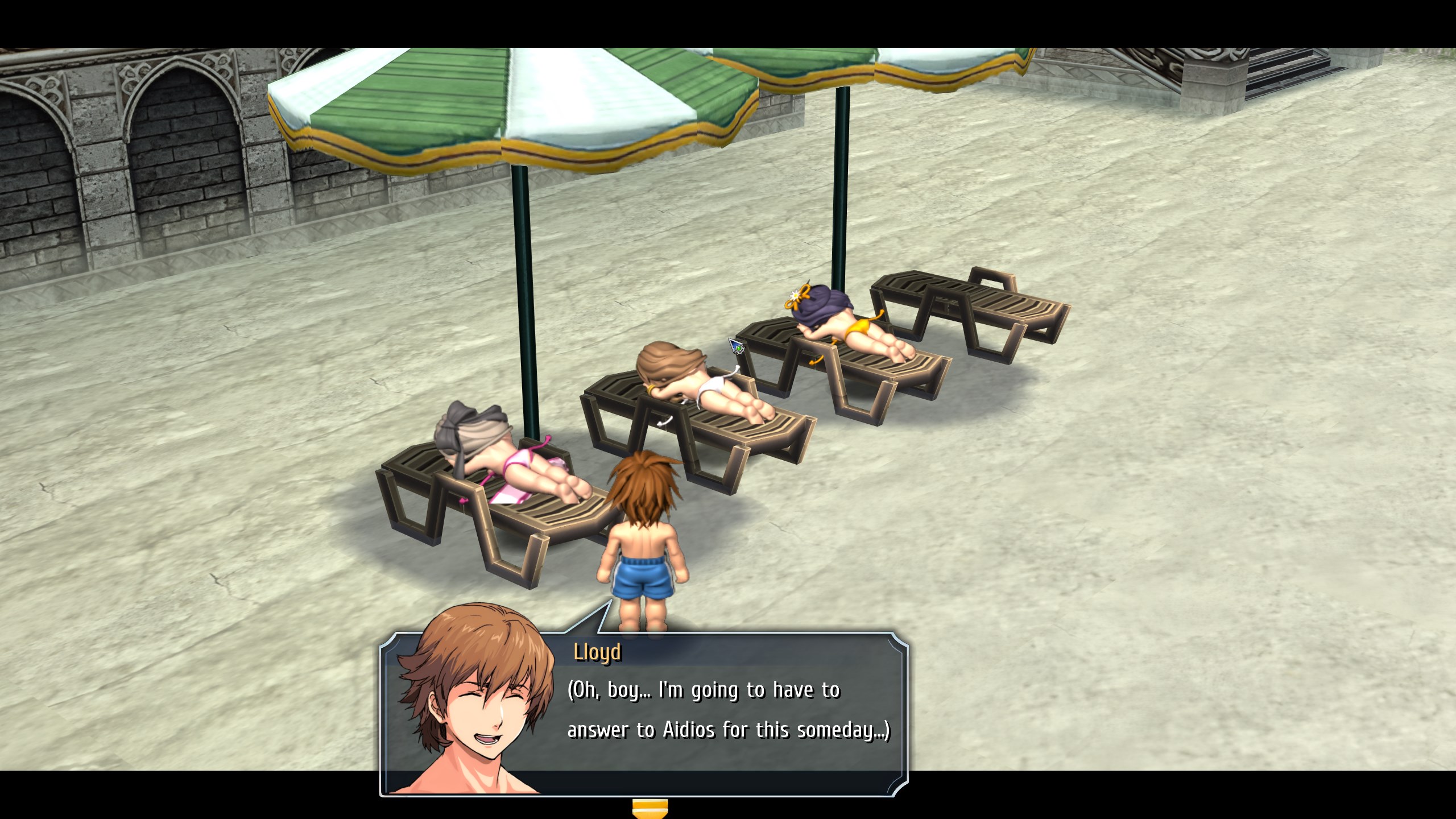Click the yellow continue arrow below dialogue
1456x819 pixels.
[650, 808]
